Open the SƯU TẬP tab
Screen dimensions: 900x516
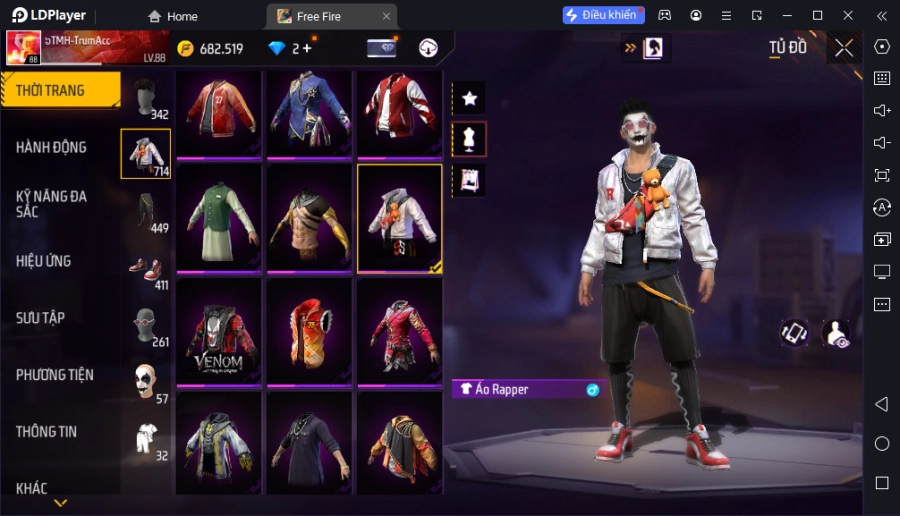pyautogui.click(x=41, y=318)
